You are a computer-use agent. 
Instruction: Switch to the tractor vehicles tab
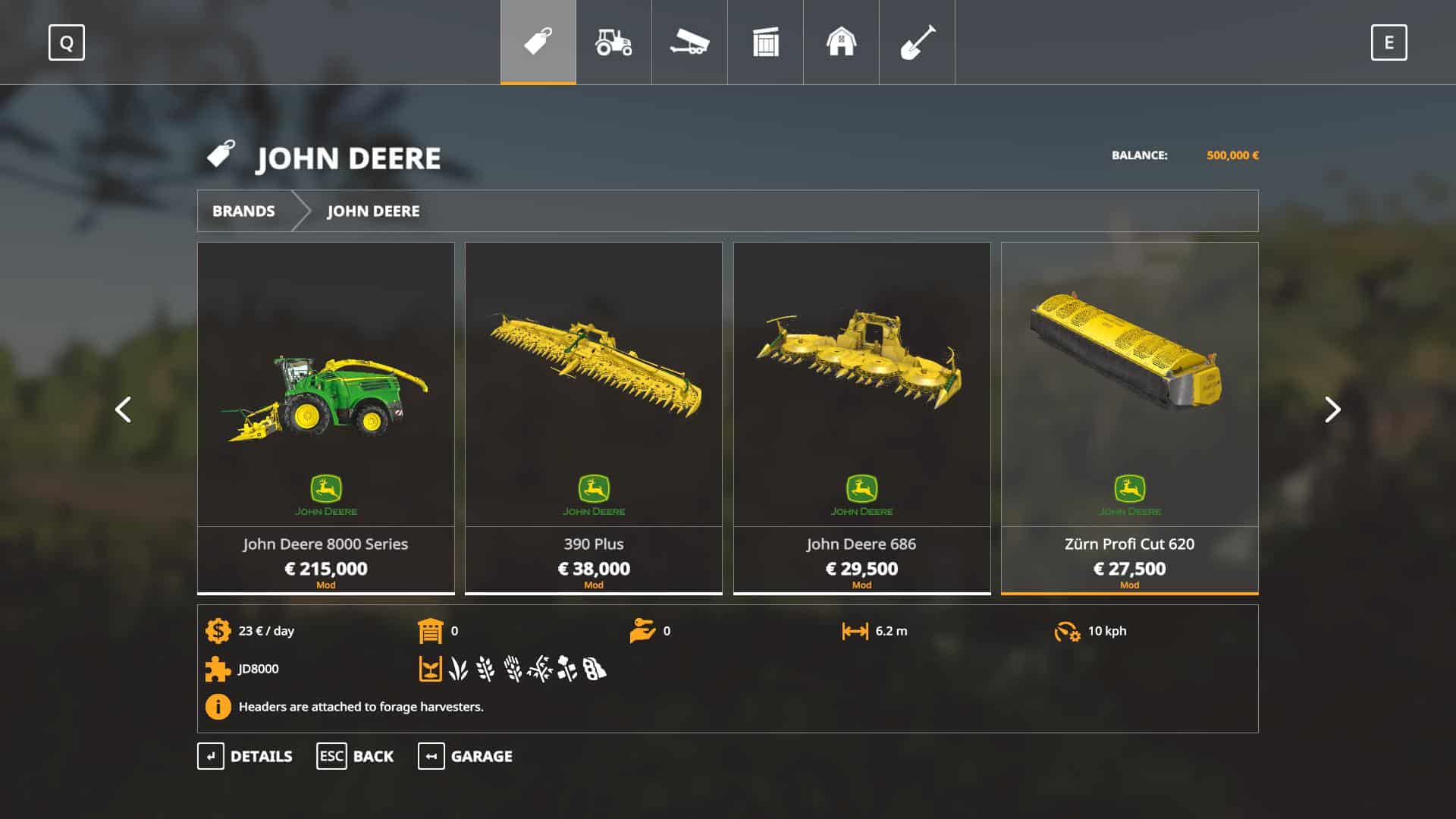(613, 42)
